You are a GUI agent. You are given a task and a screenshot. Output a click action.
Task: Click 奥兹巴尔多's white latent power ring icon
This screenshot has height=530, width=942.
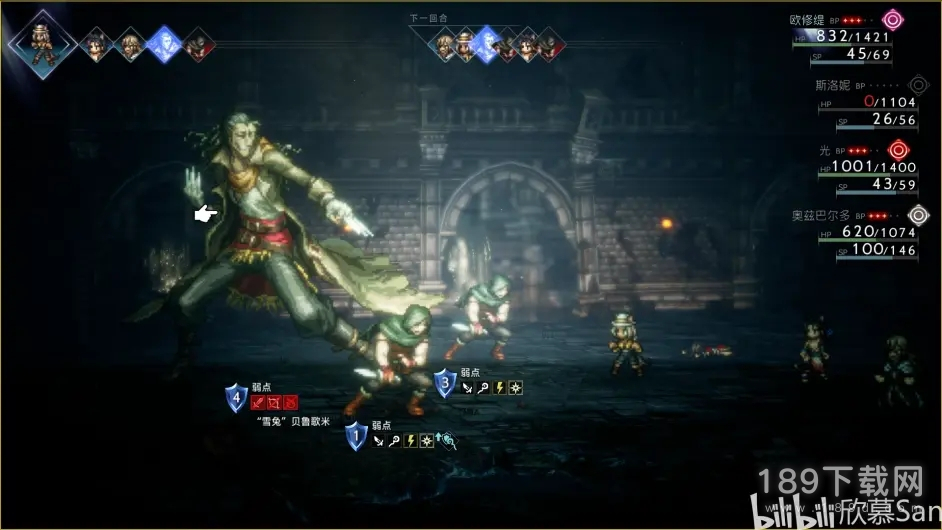pyautogui.click(x=918, y=214)
